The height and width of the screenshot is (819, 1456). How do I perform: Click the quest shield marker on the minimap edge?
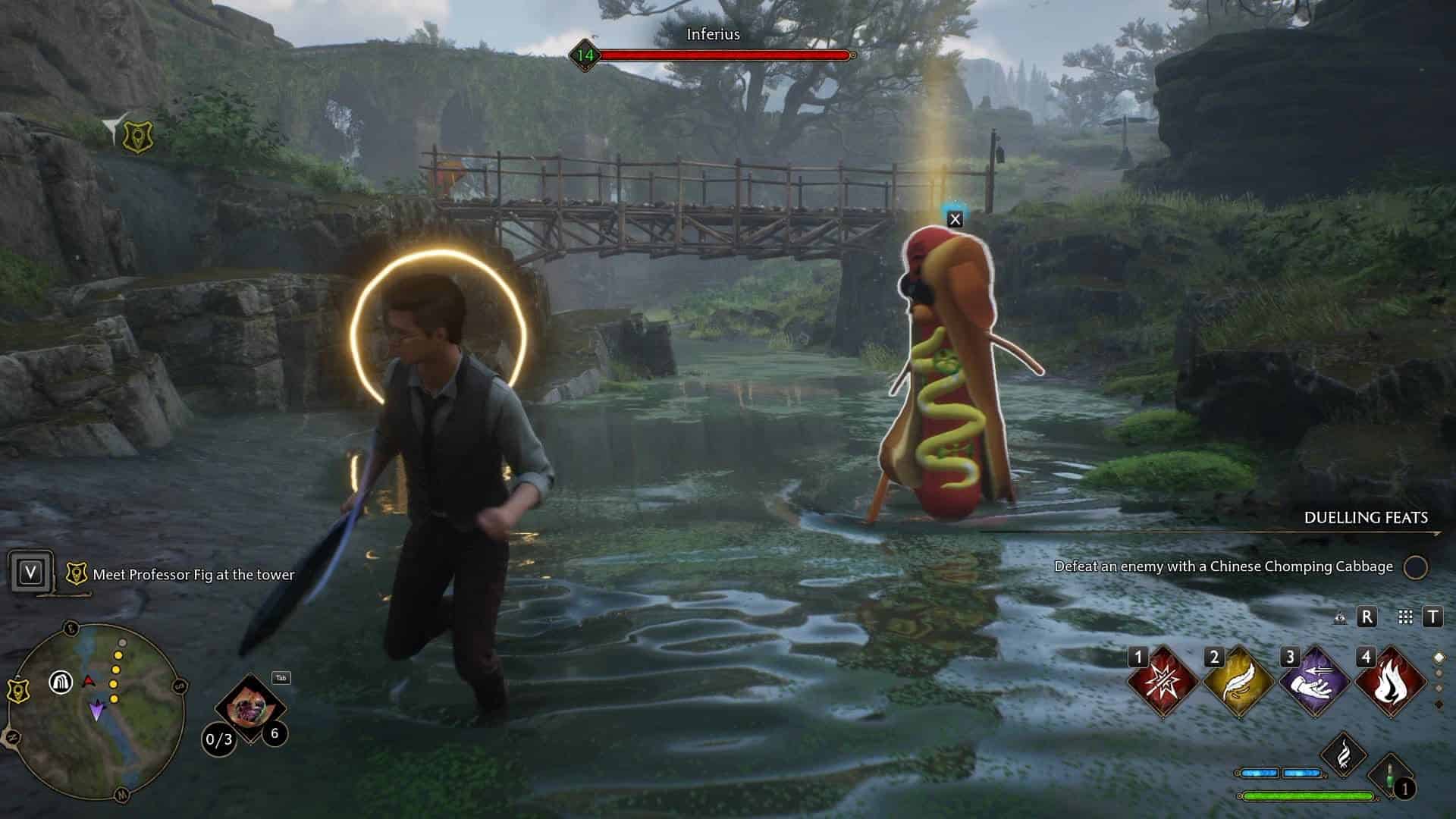(x=16, y=691)
